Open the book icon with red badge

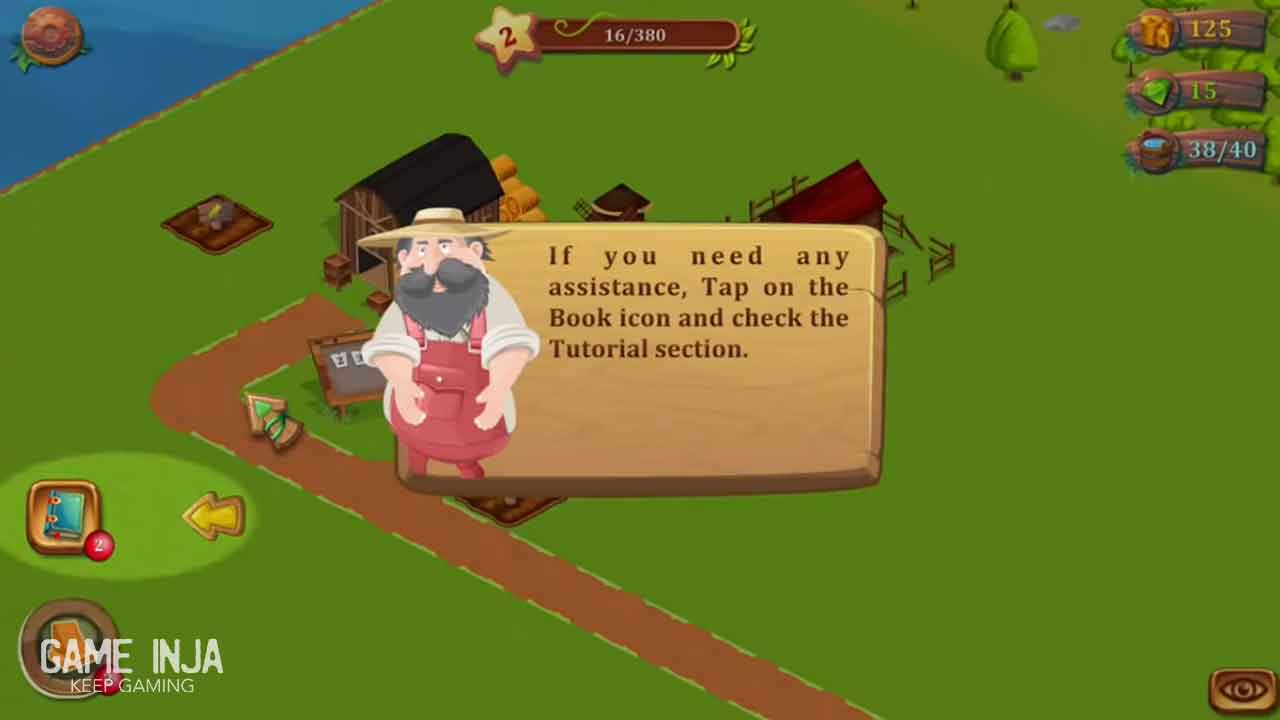(64, 517)
